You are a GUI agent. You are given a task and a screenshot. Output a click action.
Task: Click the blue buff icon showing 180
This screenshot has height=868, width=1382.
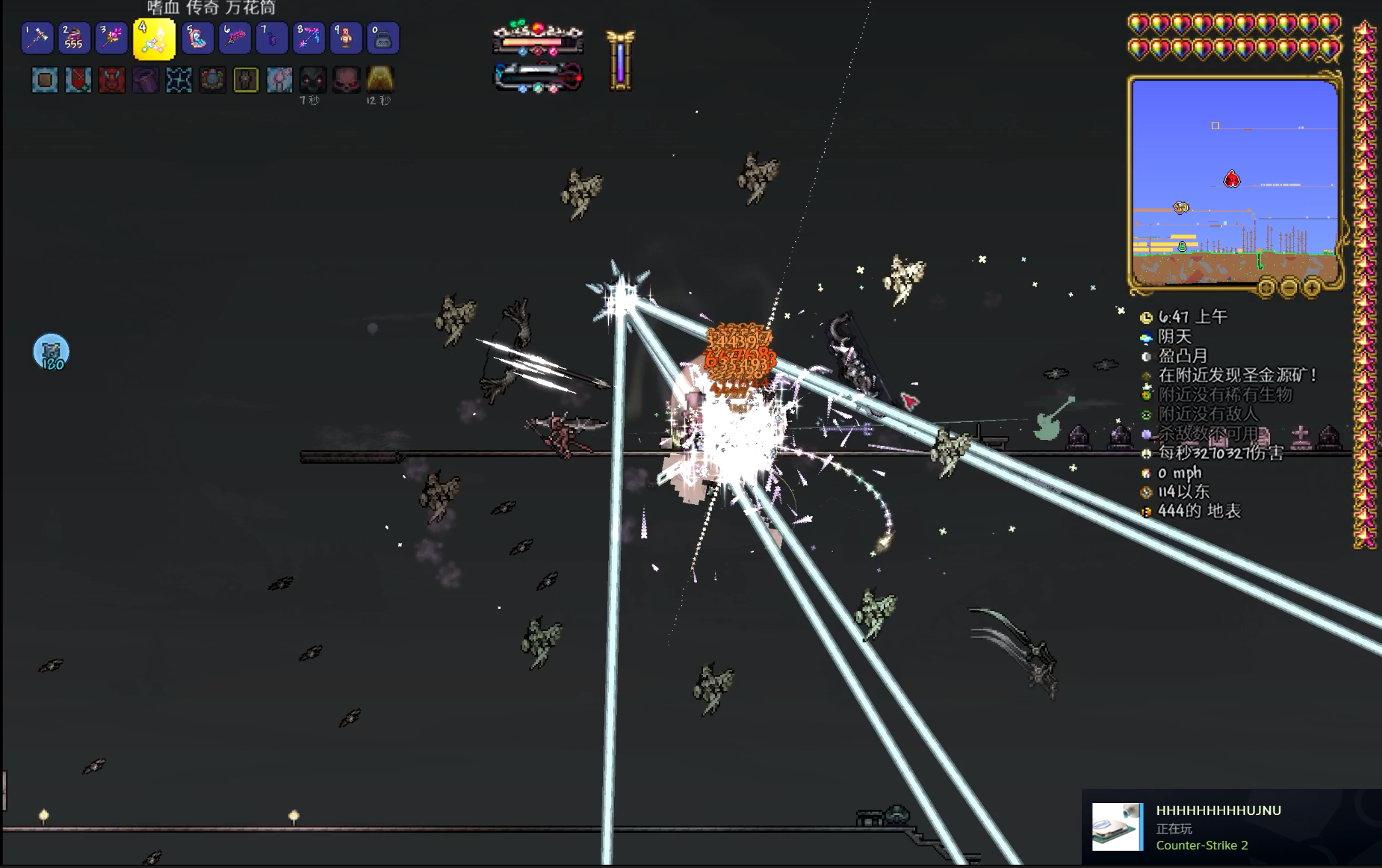pyautogui.click(x=51, y=352)
